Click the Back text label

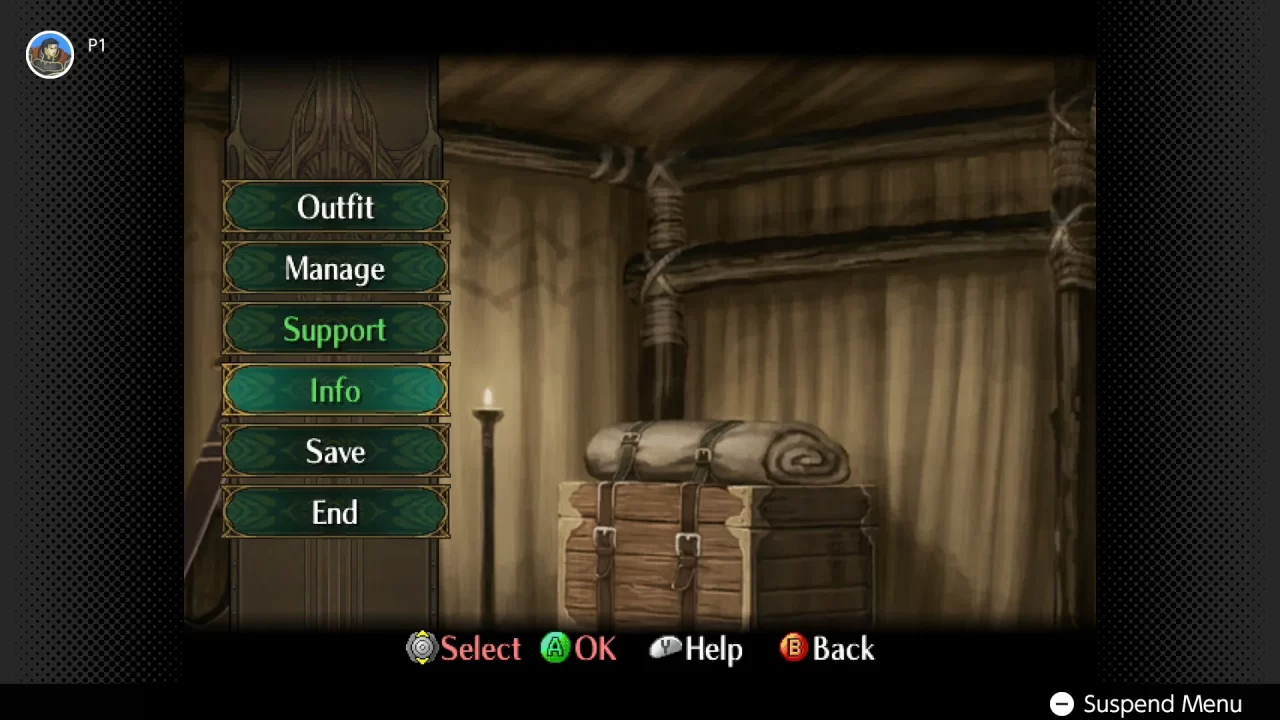coord(843,649)
